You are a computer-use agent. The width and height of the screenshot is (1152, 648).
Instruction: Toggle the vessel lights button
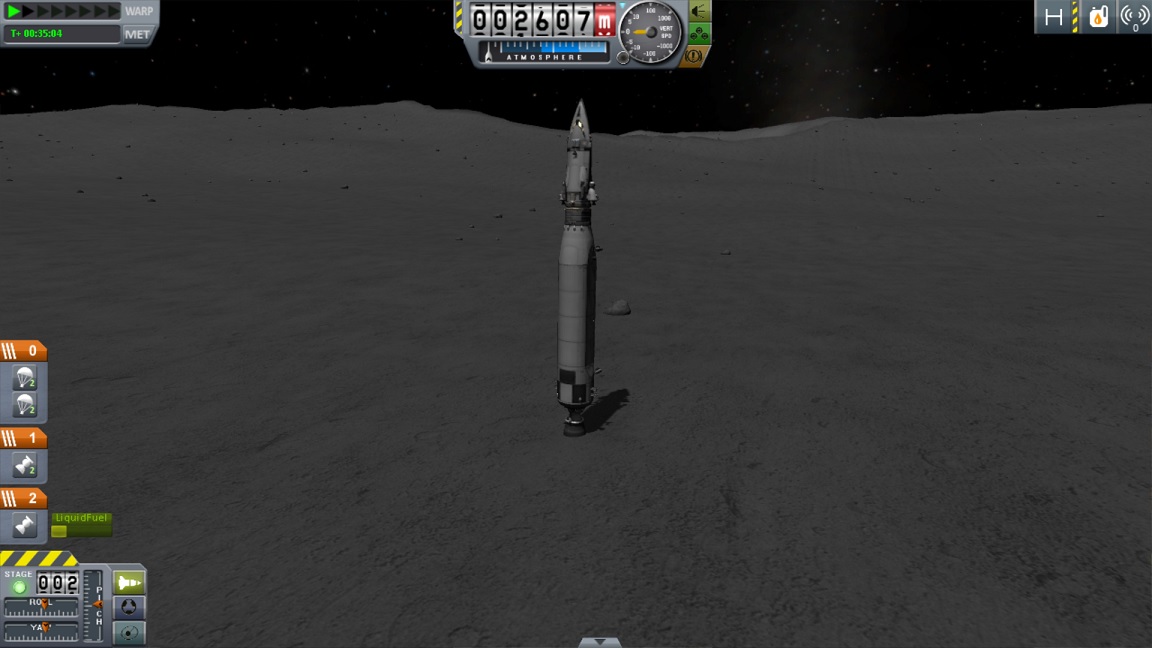699,11
